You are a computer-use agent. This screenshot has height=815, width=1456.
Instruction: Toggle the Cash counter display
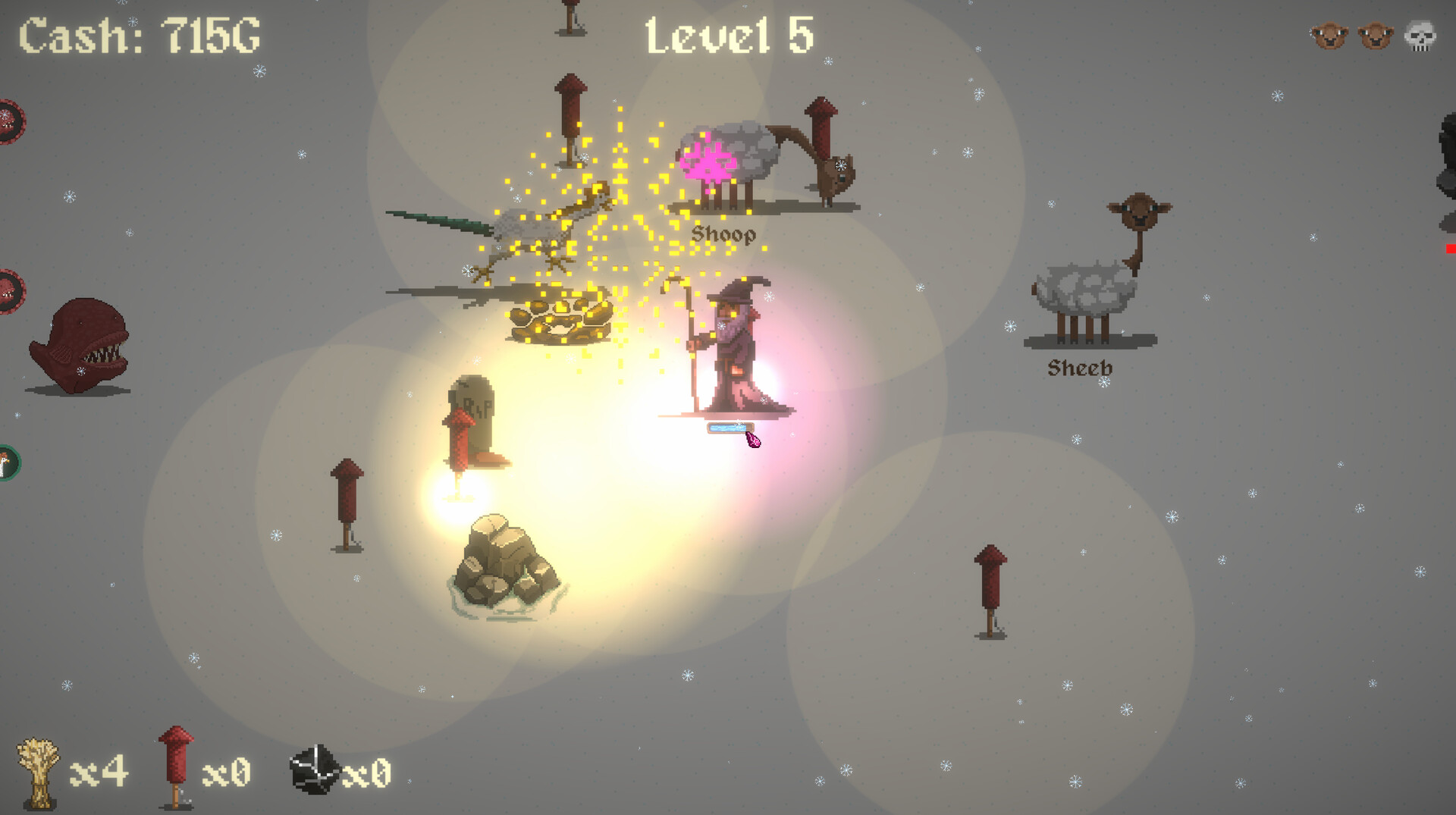pos(138,34)
